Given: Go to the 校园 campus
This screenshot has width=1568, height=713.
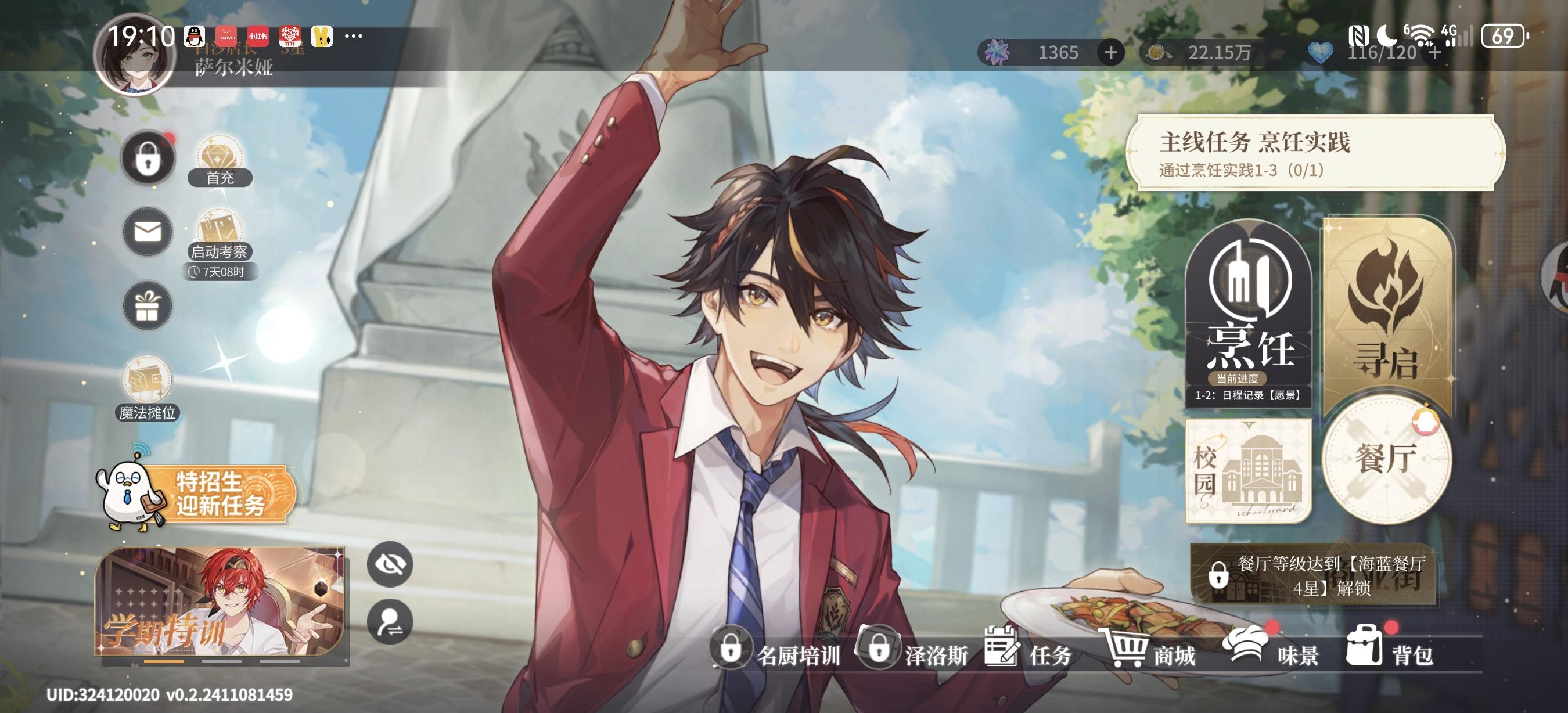Looking at the screenshot, I should click(1249, 471).
